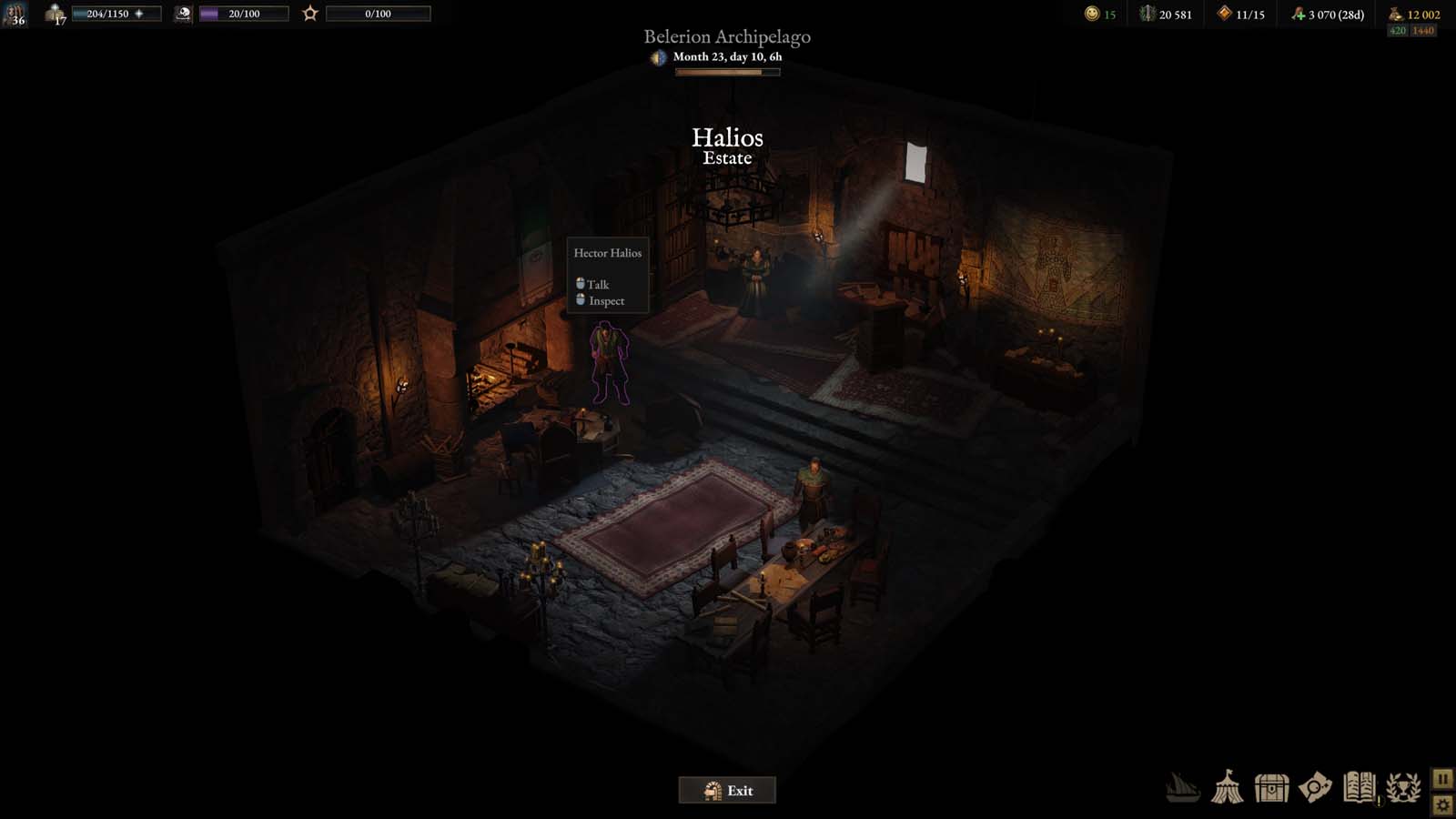
Task: Click the company portrait showing 36
Action: [15, 14]
